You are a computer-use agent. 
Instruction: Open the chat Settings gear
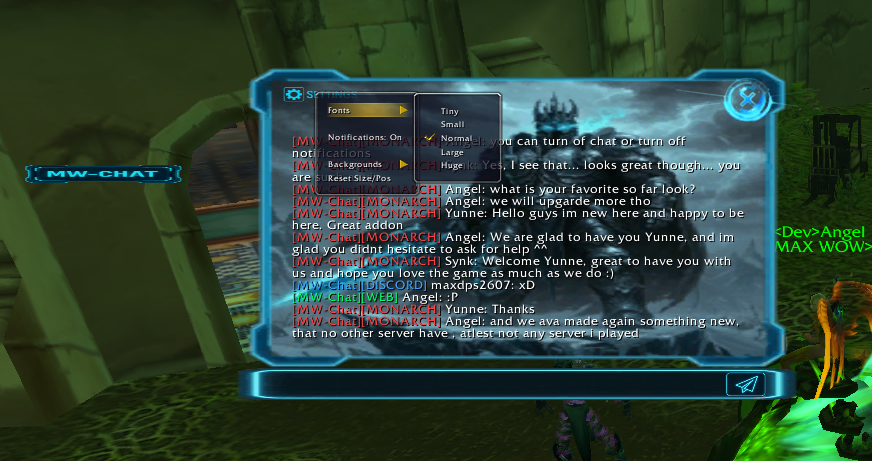(x=293, y=94)
